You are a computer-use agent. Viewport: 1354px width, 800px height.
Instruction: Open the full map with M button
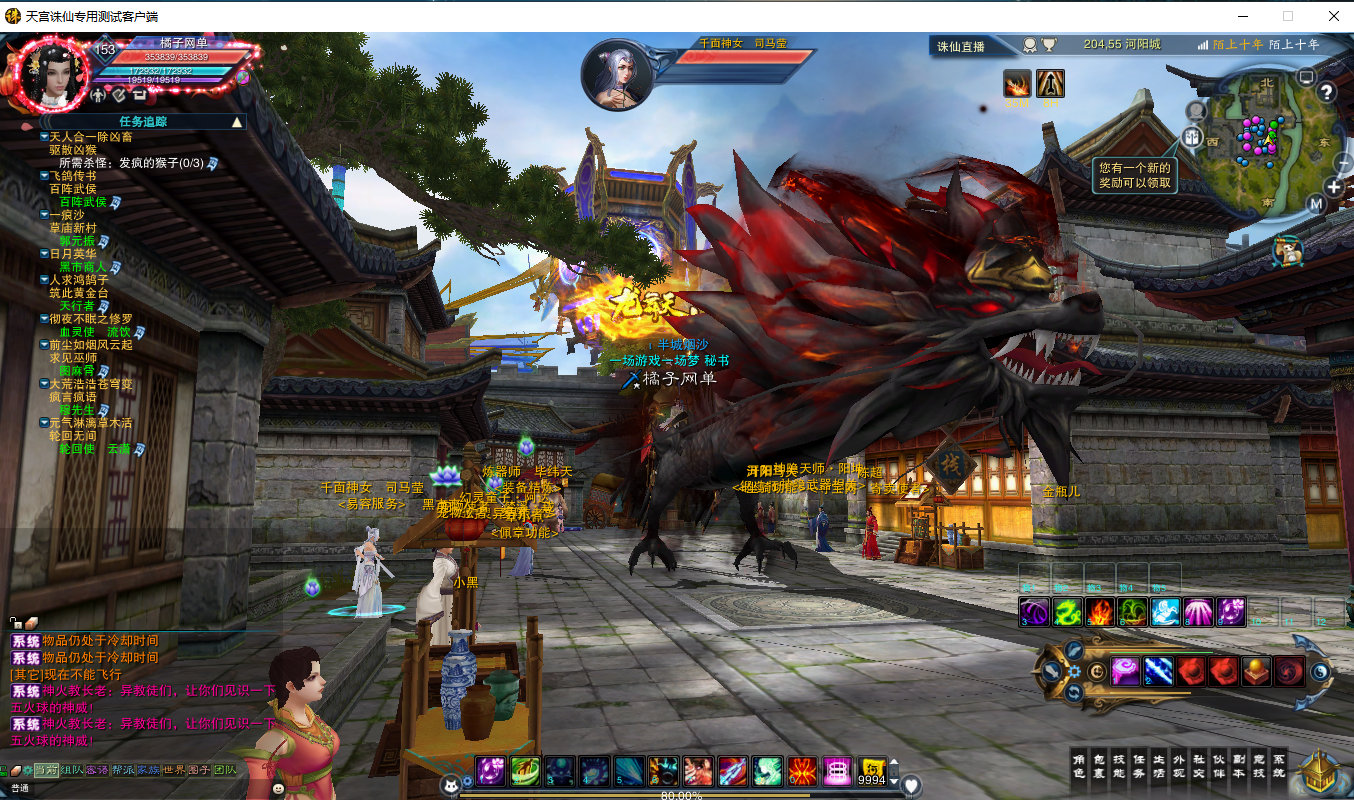pos(1316,205)
